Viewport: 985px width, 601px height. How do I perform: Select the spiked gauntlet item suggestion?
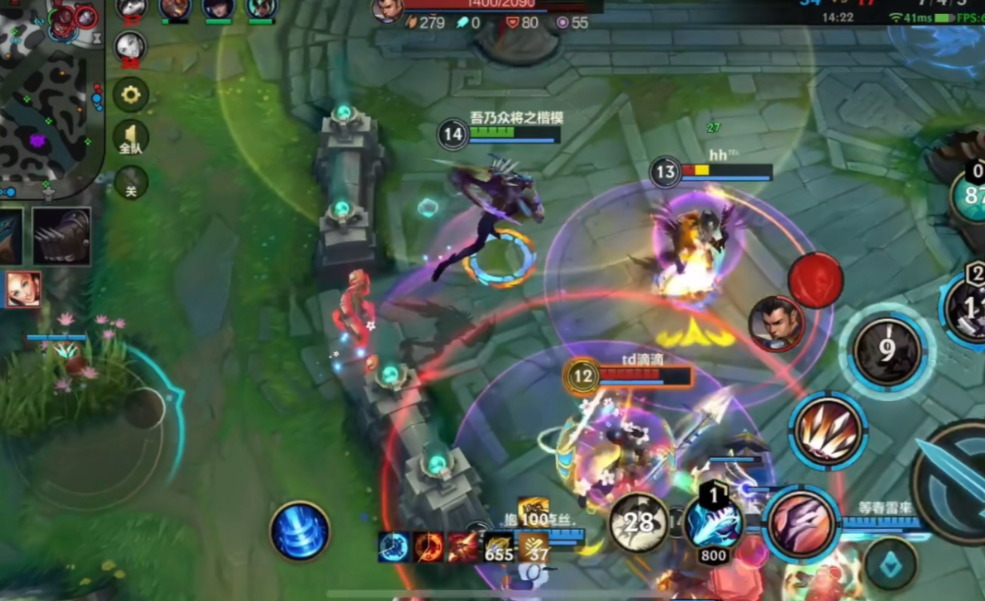(62, 236)
